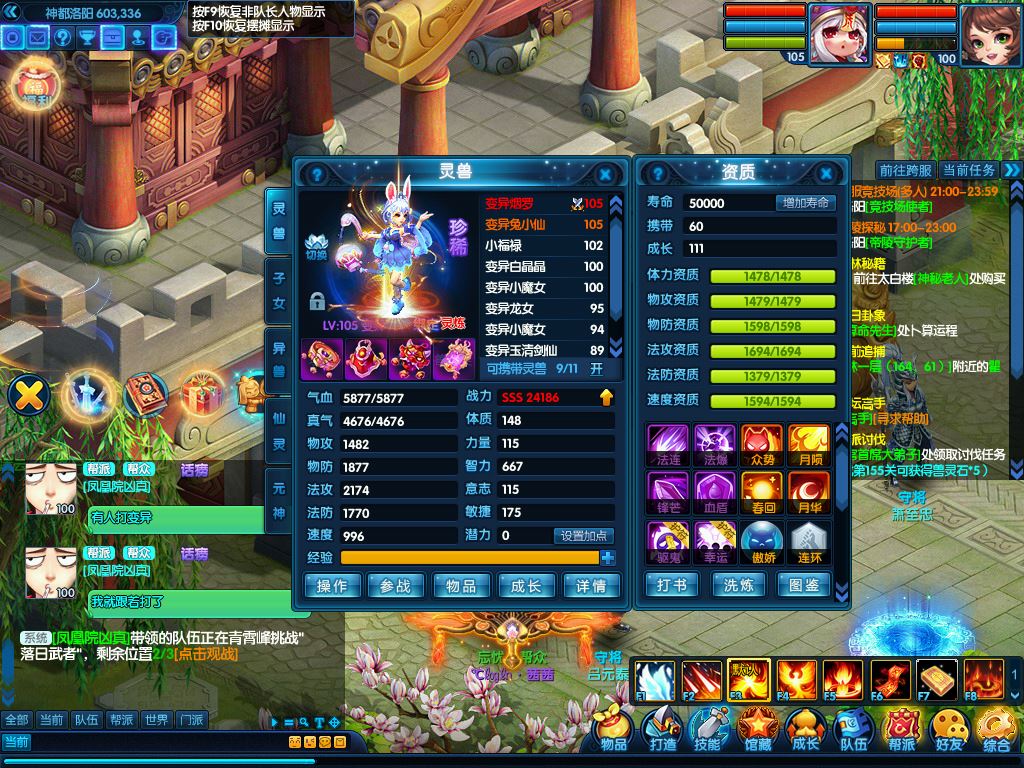Switch to the 子女 side tab

pyautogui.click(x=279, y=289)
